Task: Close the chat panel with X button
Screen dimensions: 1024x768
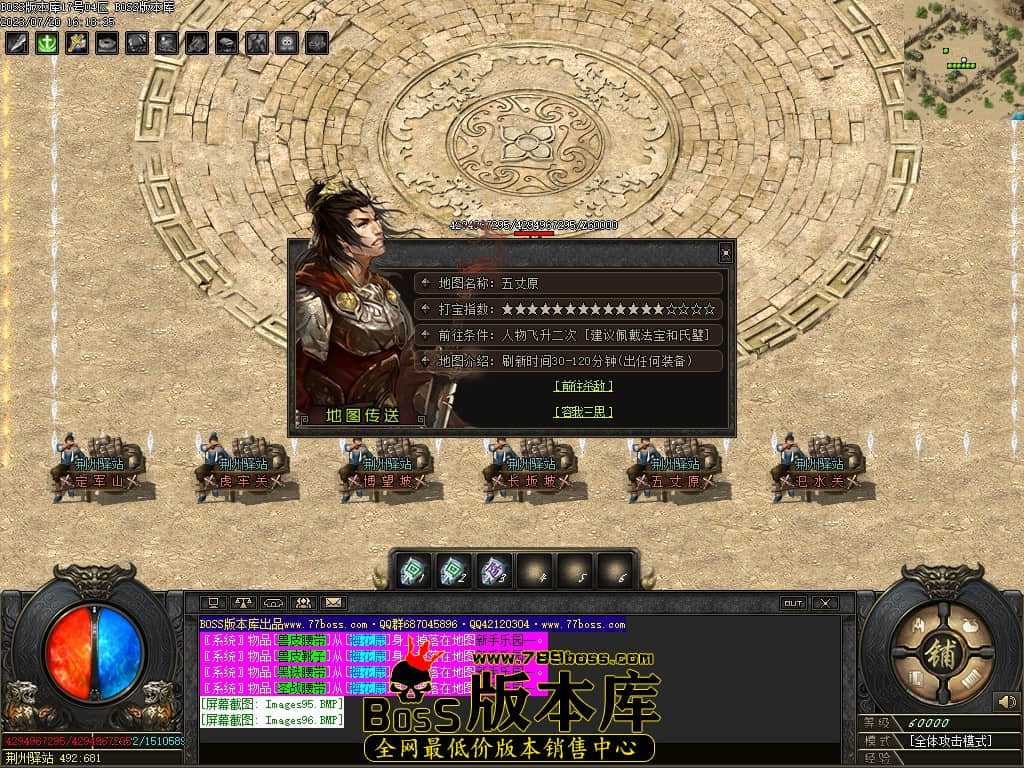Action: [824, 603]
